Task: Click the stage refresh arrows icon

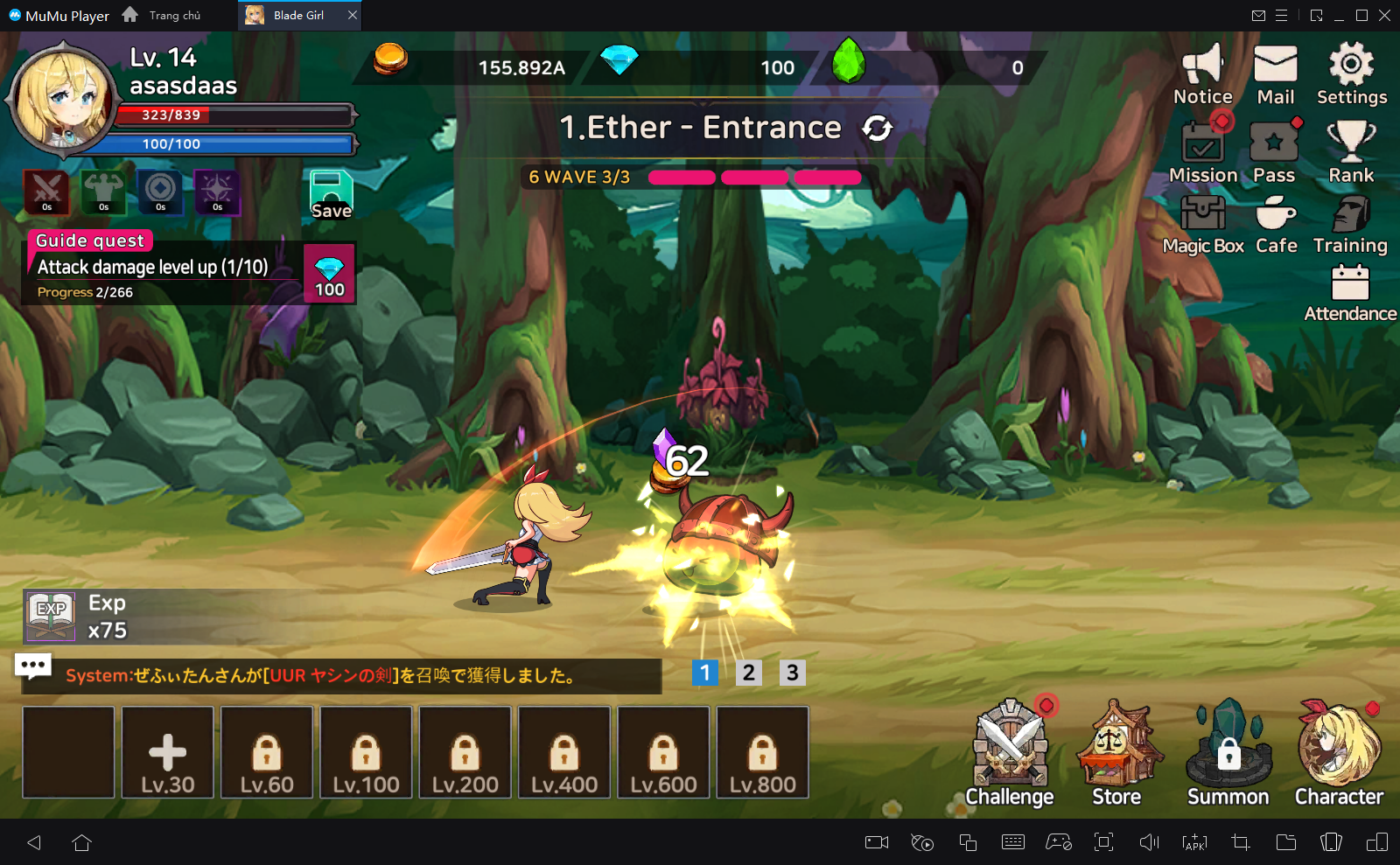Action: coord(877,129)
